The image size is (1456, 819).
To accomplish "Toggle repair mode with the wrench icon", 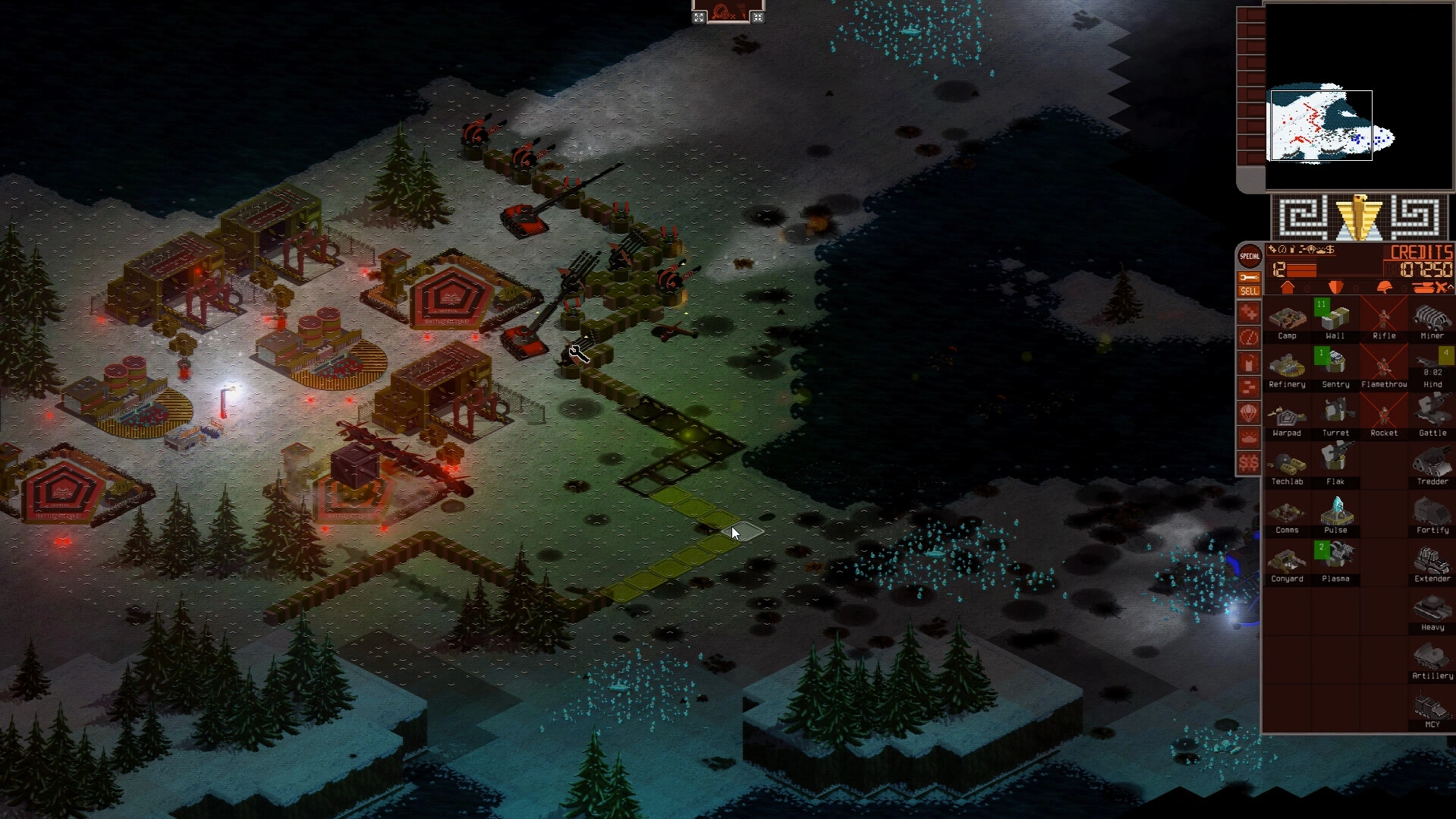I will [x=1249, y=277].
